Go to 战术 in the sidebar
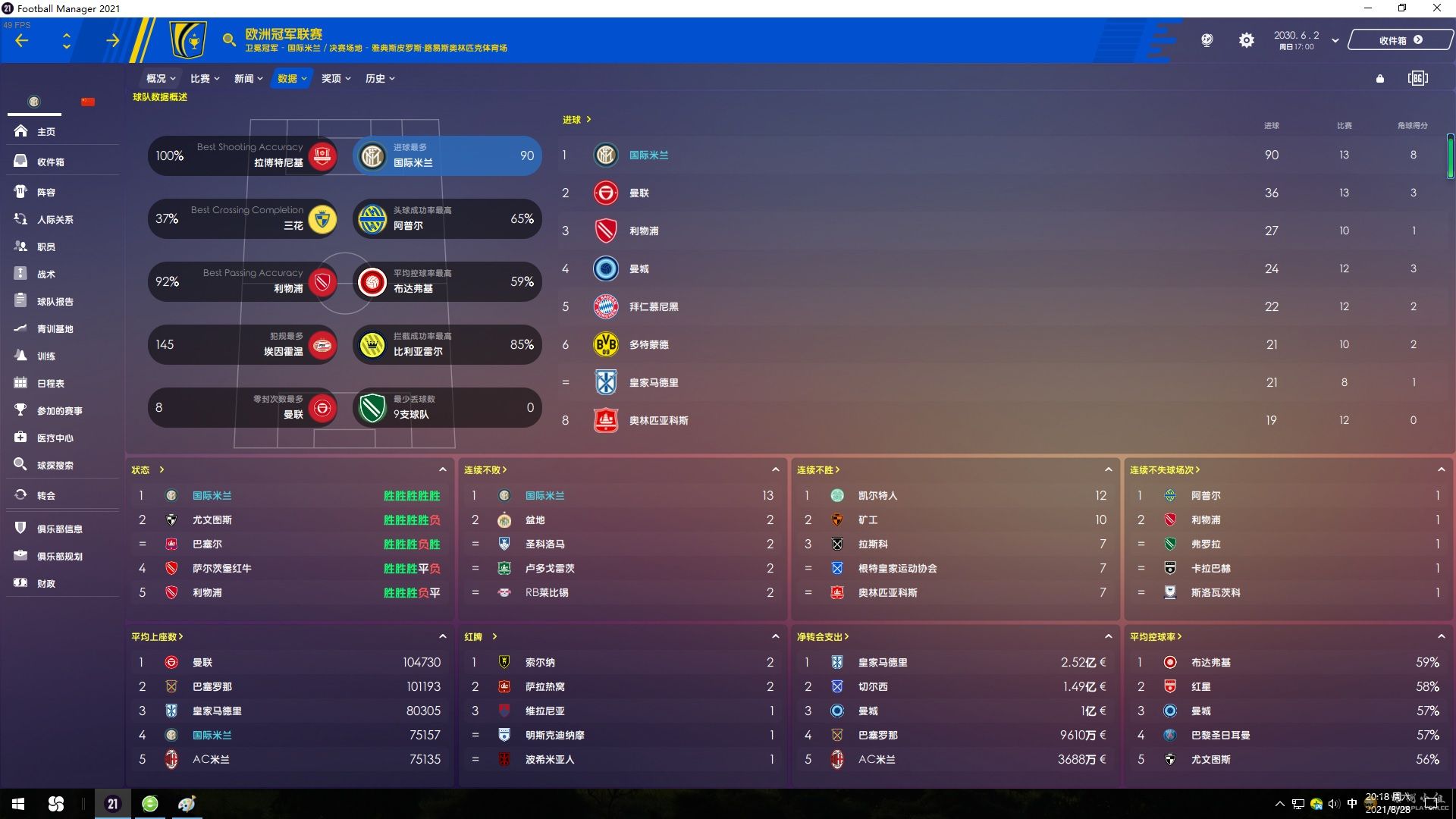1456x819 pixels. pos(46,275)
